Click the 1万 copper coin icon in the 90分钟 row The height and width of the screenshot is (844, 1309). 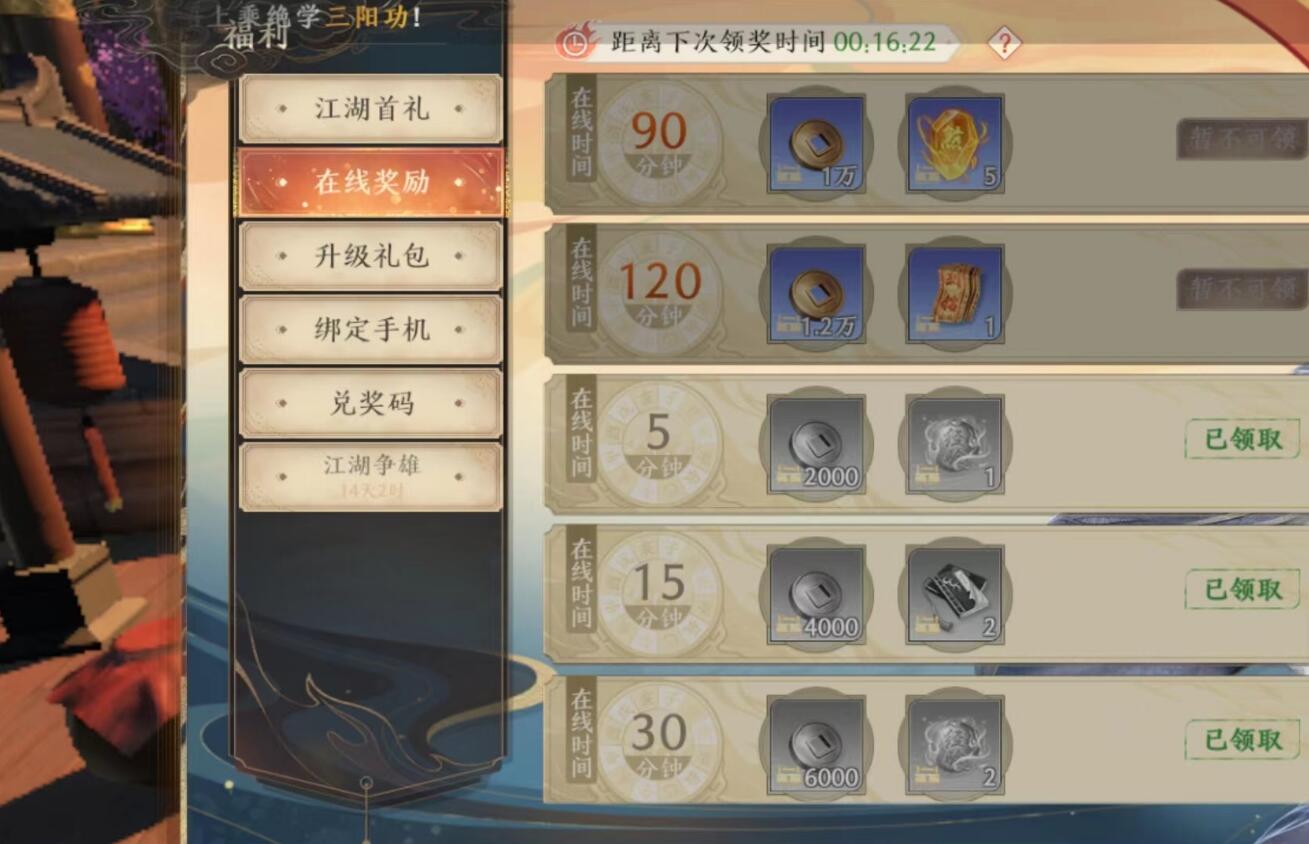pyautogui.click(x=814, y=140)
